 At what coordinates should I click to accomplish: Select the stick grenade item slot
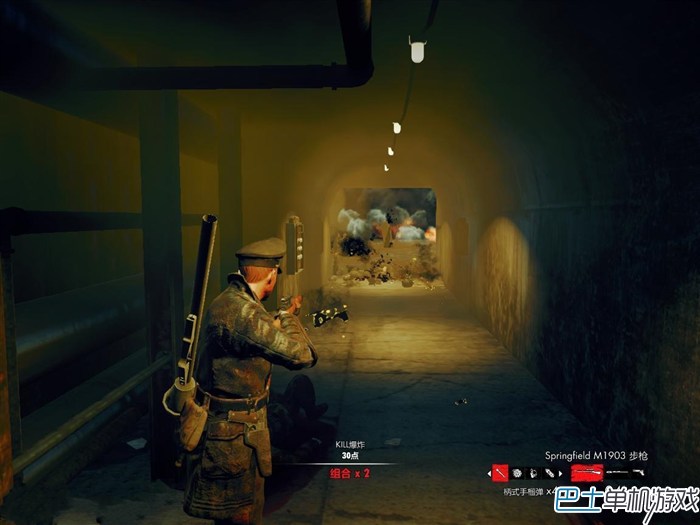coord(500,472)
